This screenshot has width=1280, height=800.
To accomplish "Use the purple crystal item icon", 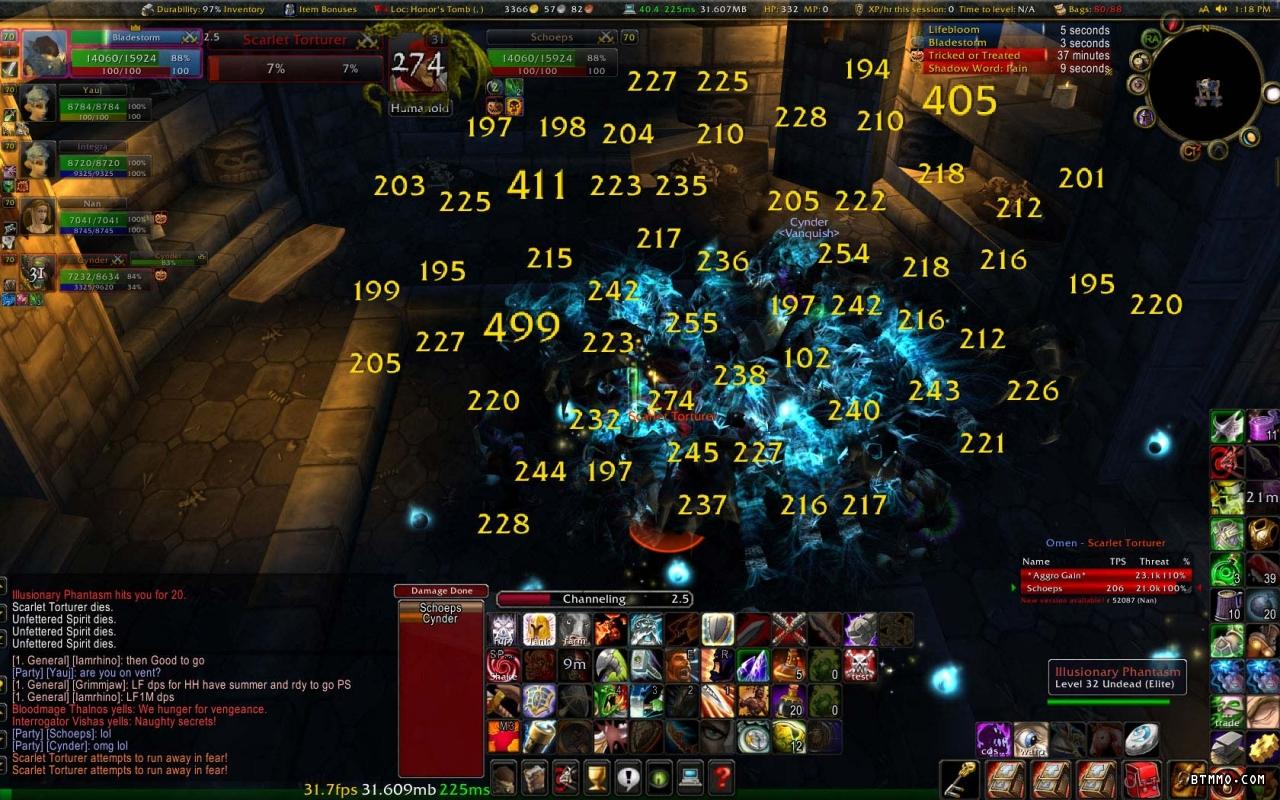I will click(x=752, y=665).
